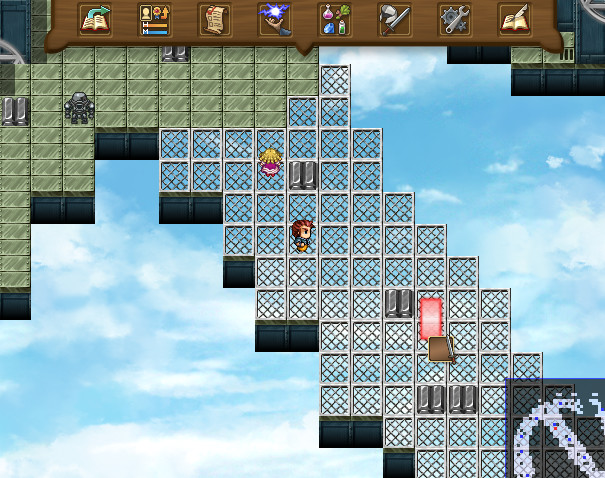Open the potions and herbs items icon
Screen dimensions: 605x478
tap(335, 20)
